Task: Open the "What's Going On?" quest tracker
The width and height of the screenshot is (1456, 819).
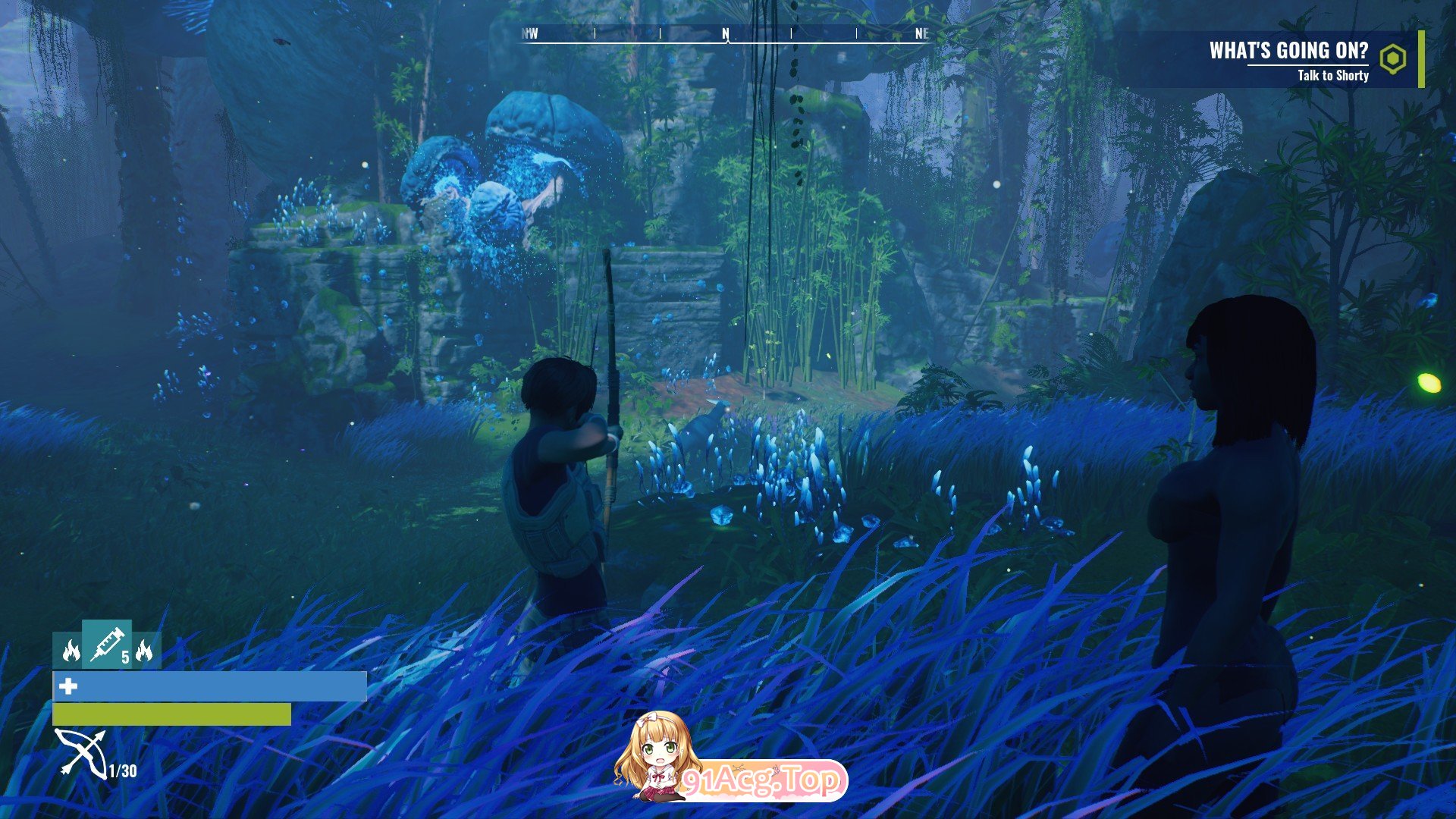Action: click(1288, 51)
